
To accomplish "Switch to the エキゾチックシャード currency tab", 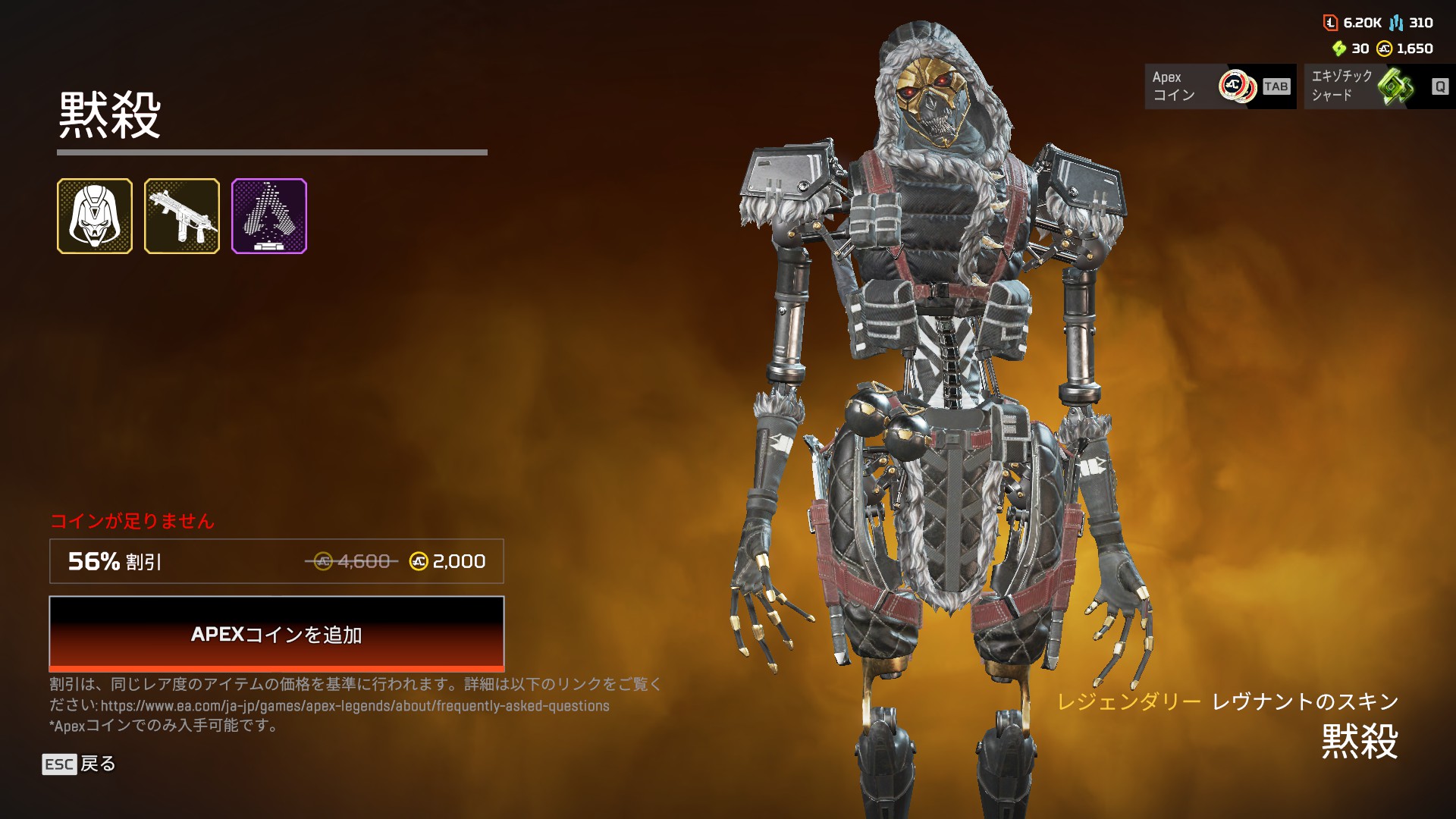I will [x=1379, y=86].
